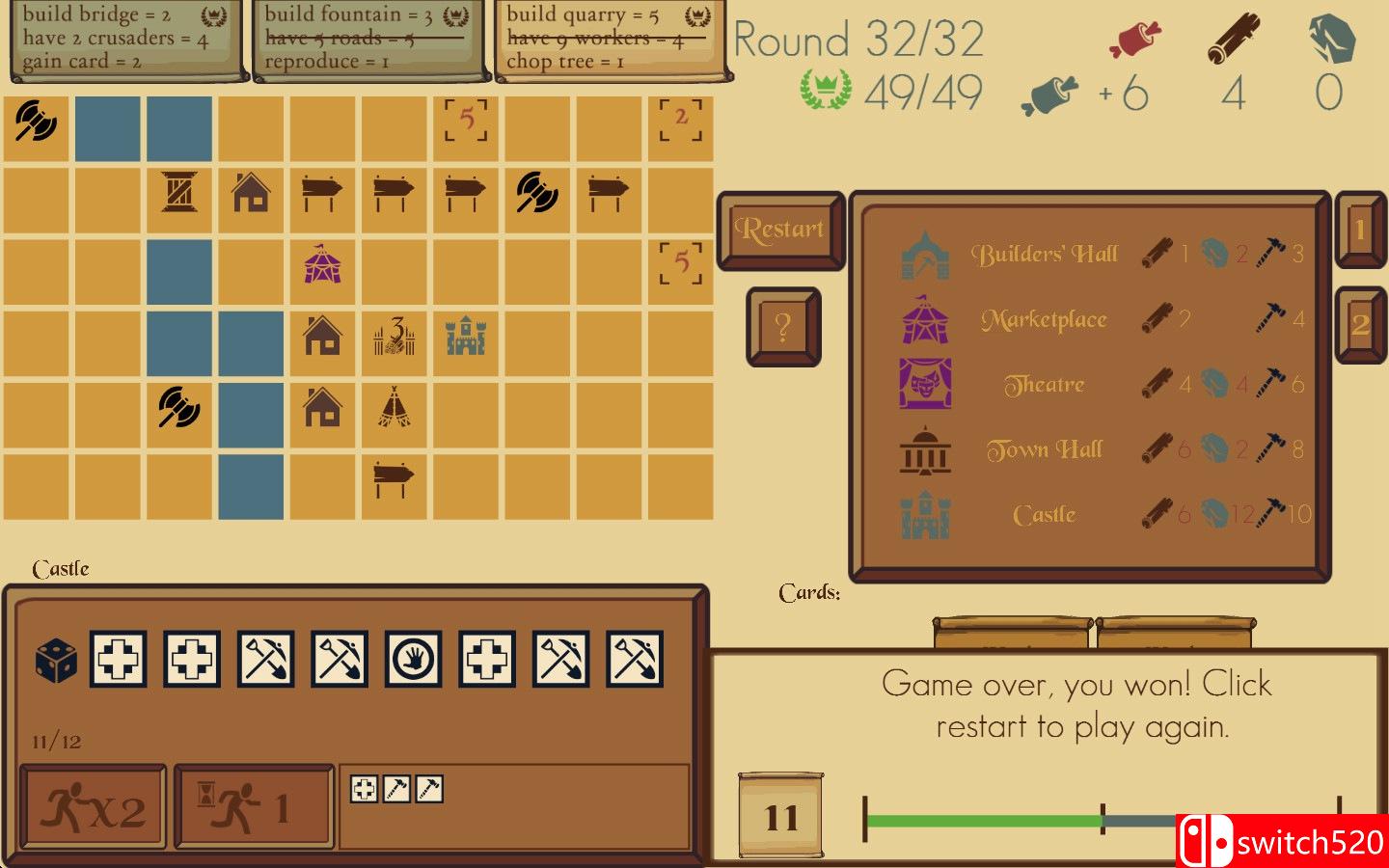This screenshot has height=868, width=1389.
Task: Open help with the question mark button
Action: click(x=782, y=325)
